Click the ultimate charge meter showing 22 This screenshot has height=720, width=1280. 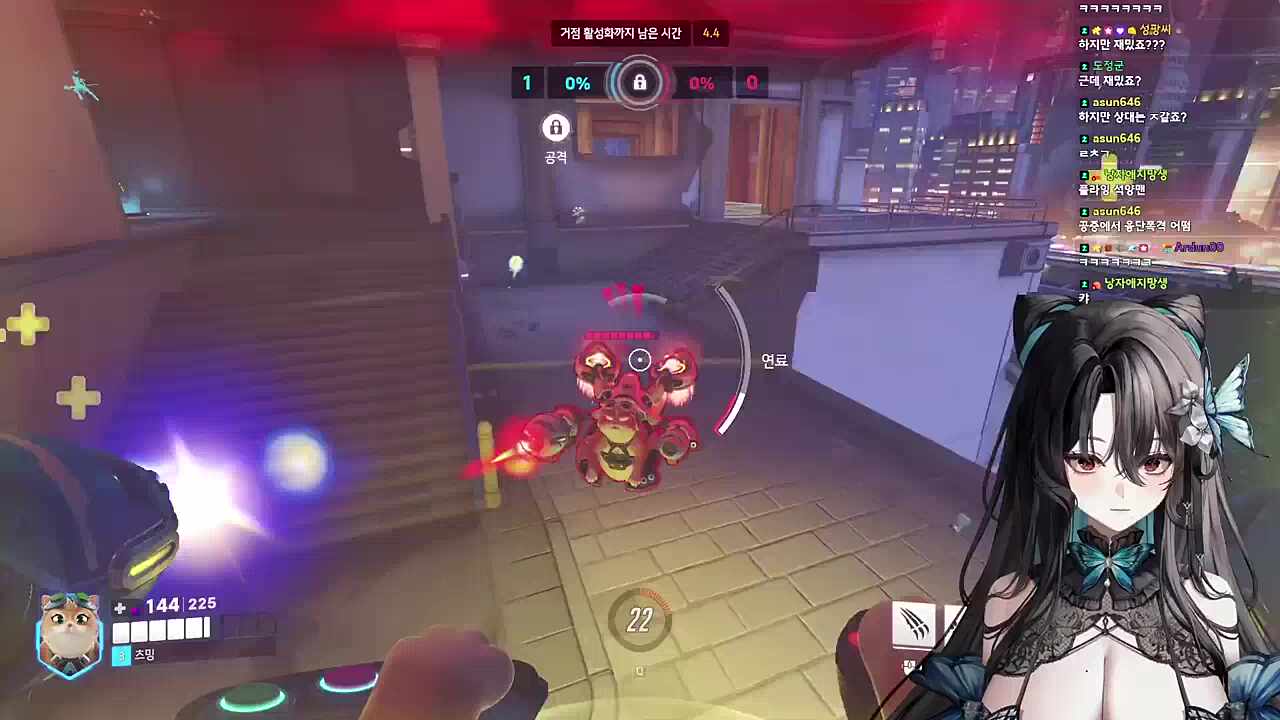click(639, 620)
